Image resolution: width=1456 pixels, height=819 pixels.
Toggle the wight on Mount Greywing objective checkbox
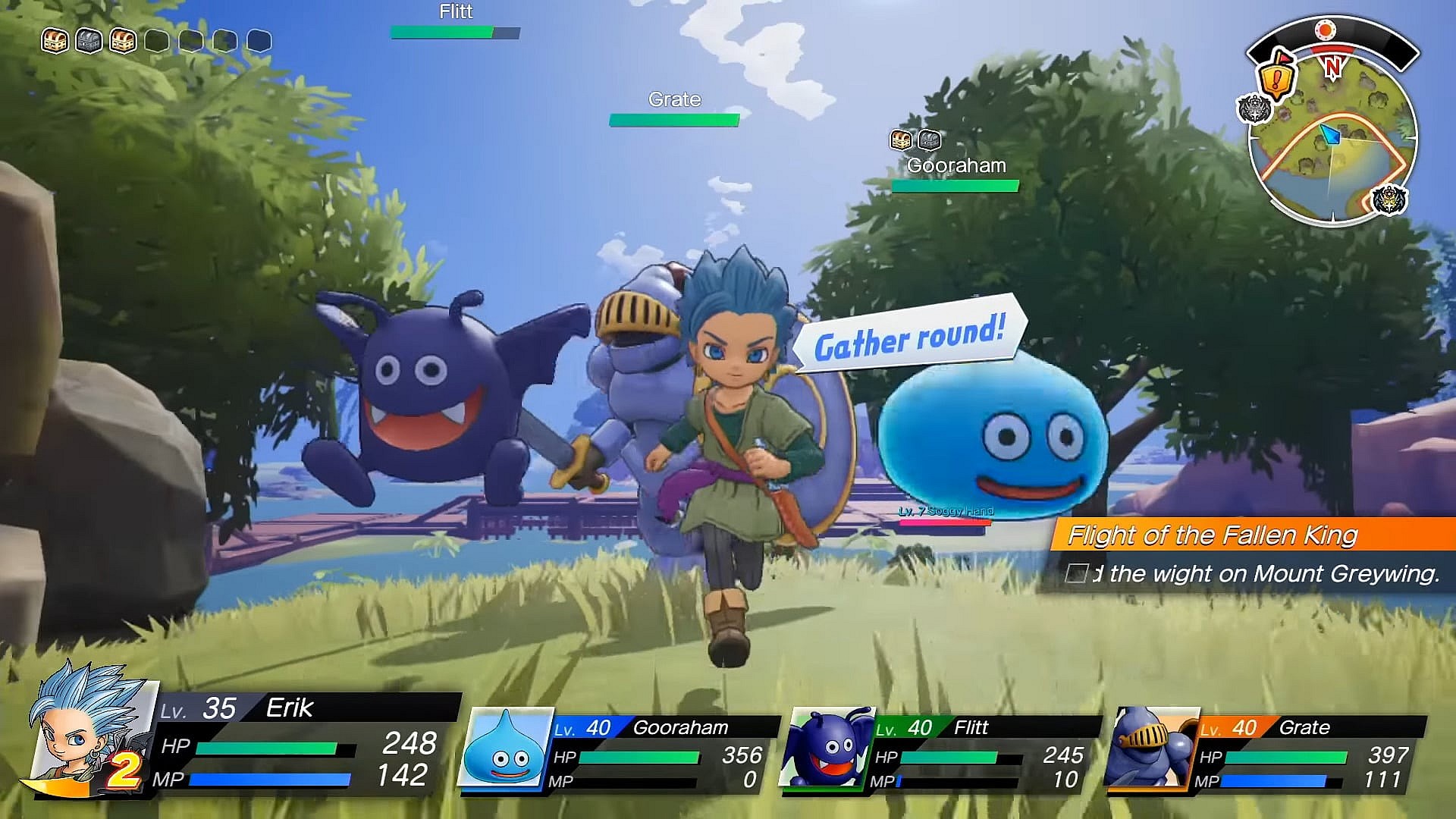click(x=1076, y=573)
